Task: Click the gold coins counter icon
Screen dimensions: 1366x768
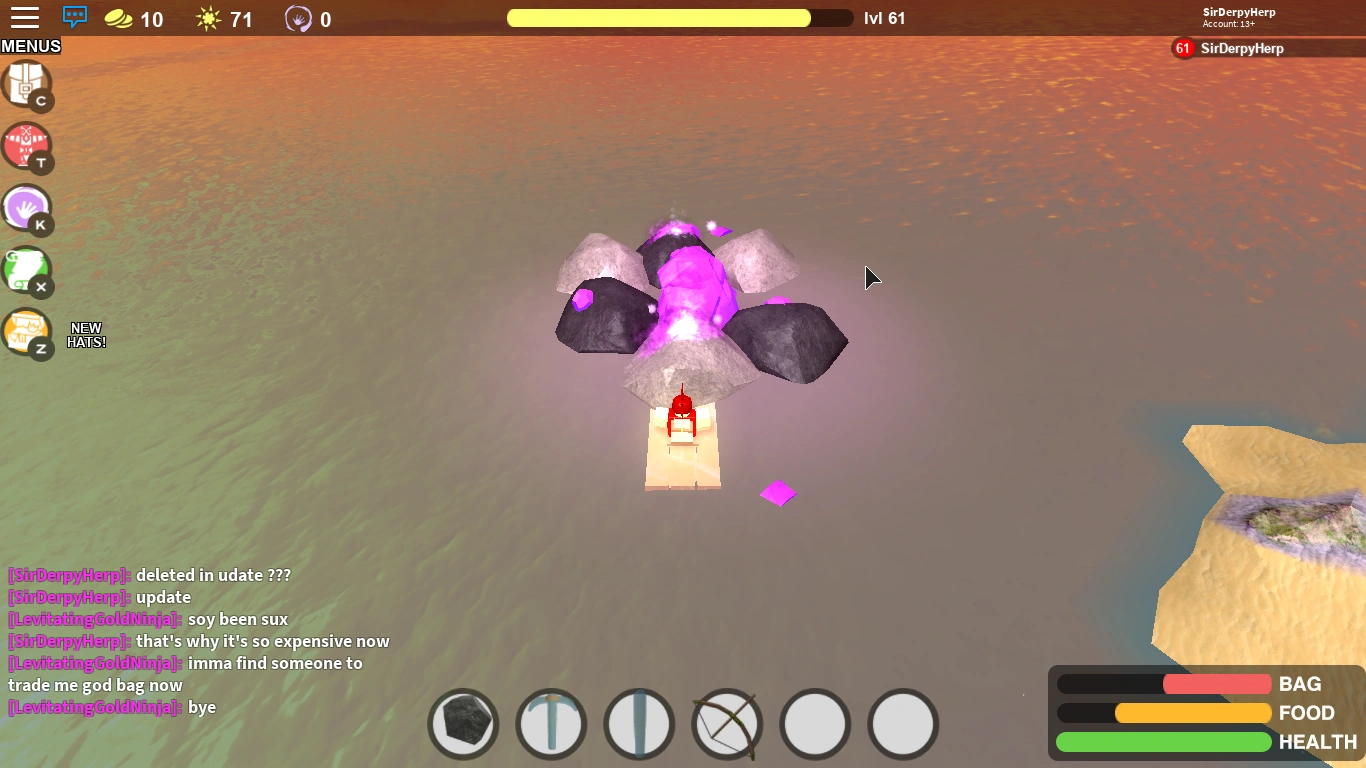Action: click(118, 17)
